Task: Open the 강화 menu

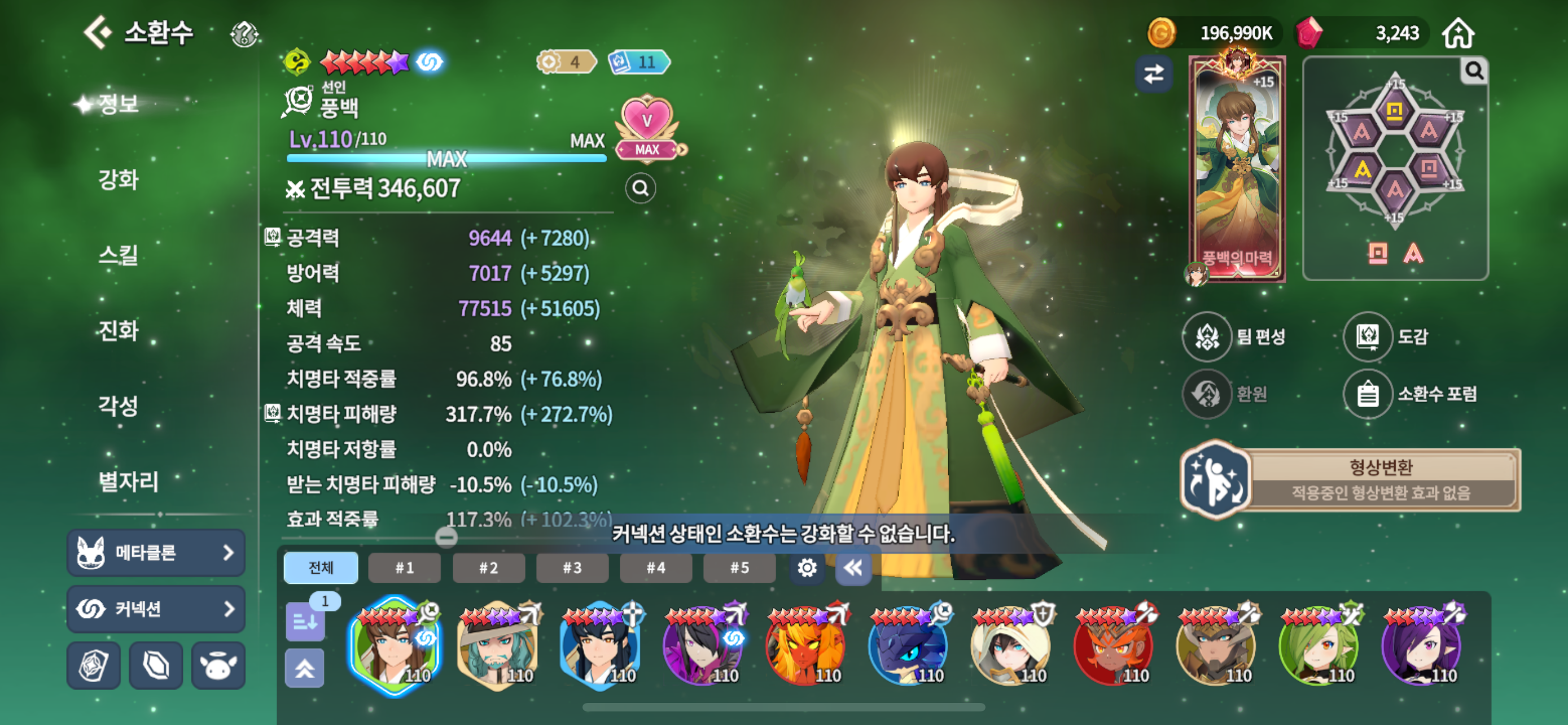Action: [x=119, y=180]
